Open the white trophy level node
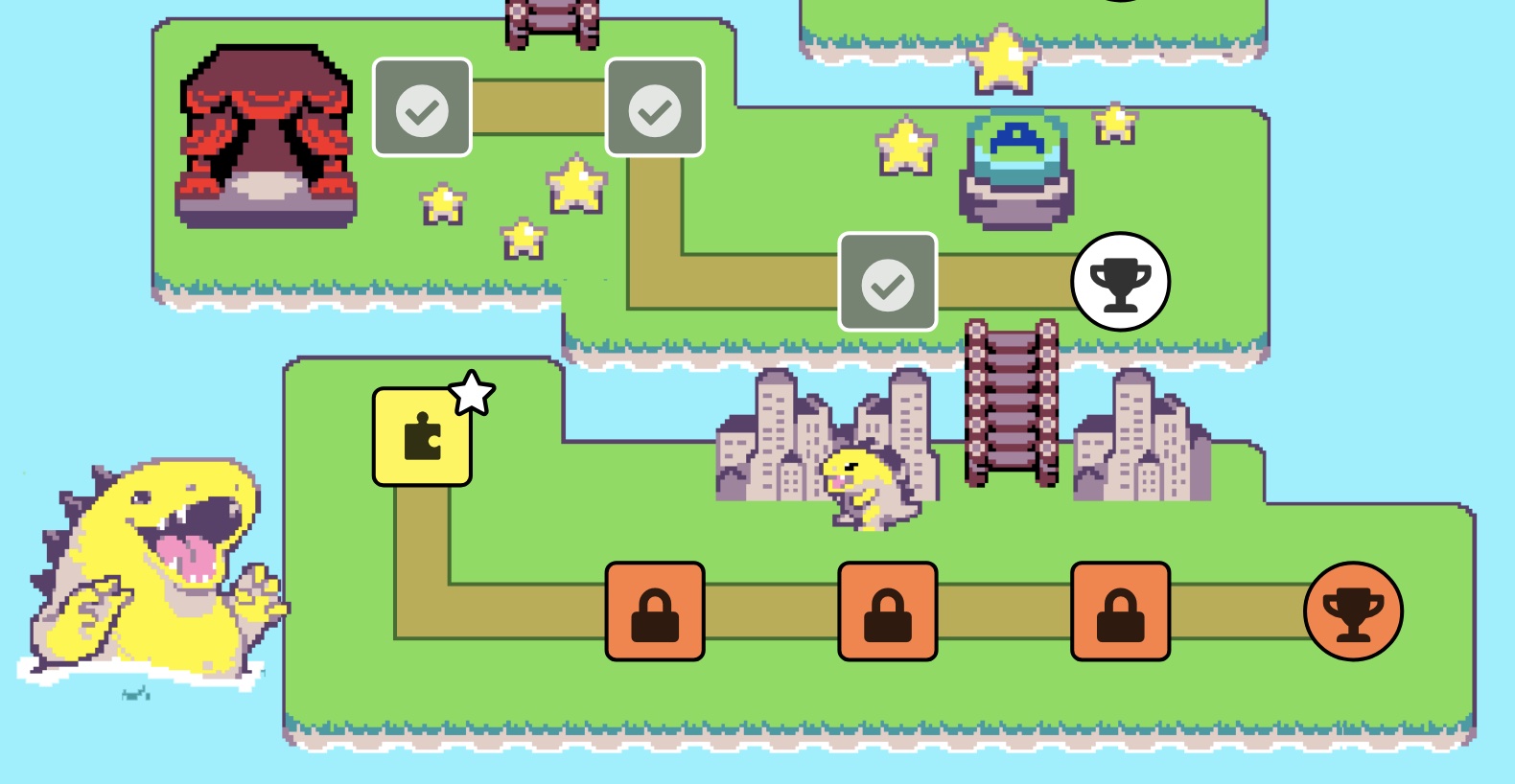This screenshot has height=784, width=1515. coord(1120,282)
